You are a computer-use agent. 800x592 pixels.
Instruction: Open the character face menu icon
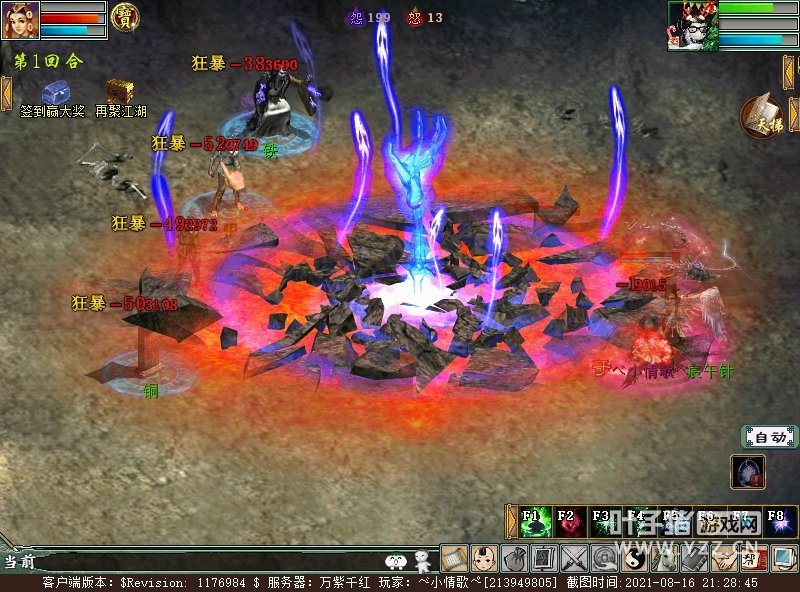pos(485,557)
